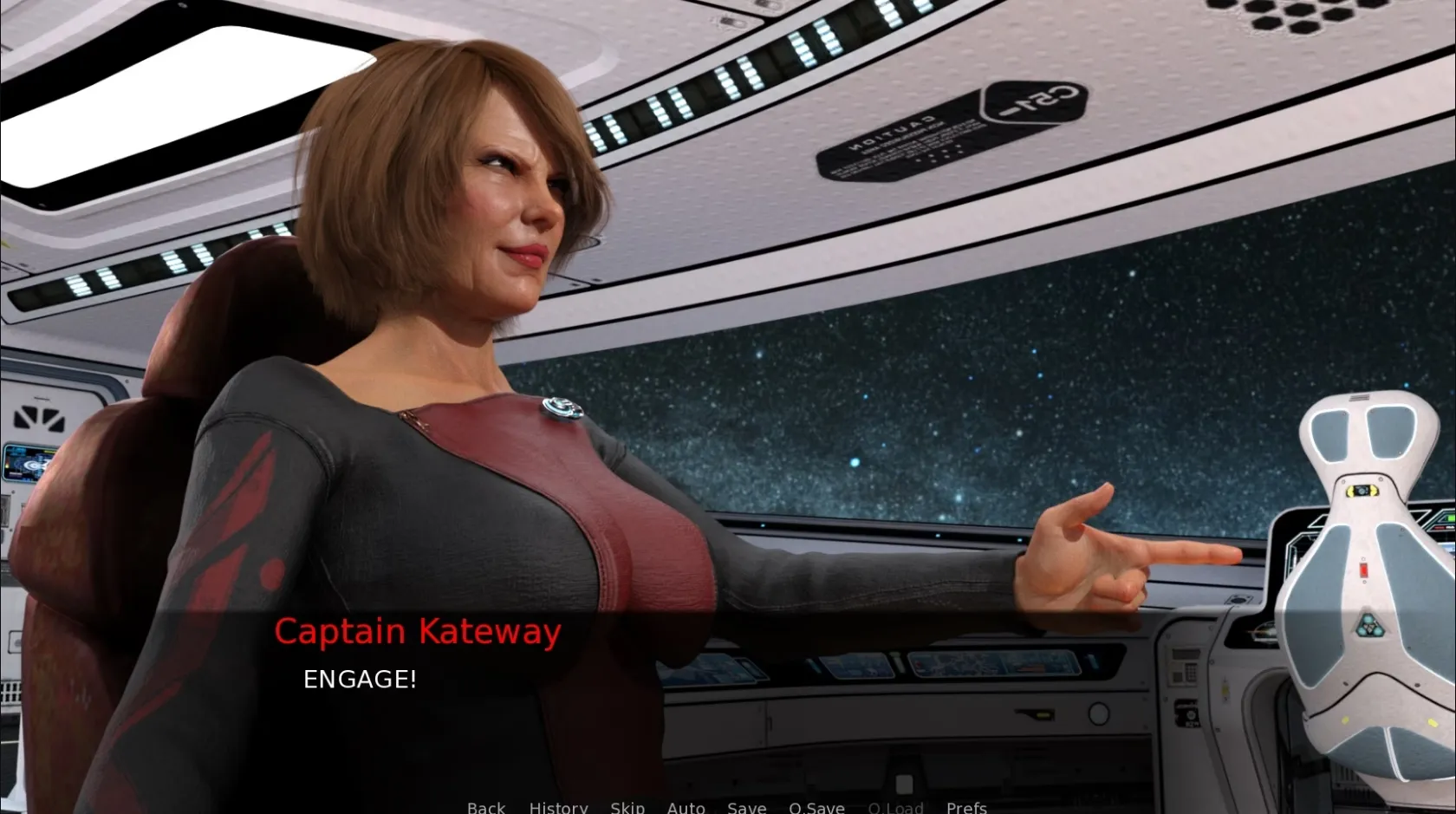The height and width of the screenshot is (814, 1456).
Task: Click the ENGAGE! dialogue line to advance
Action: point(360,680)
